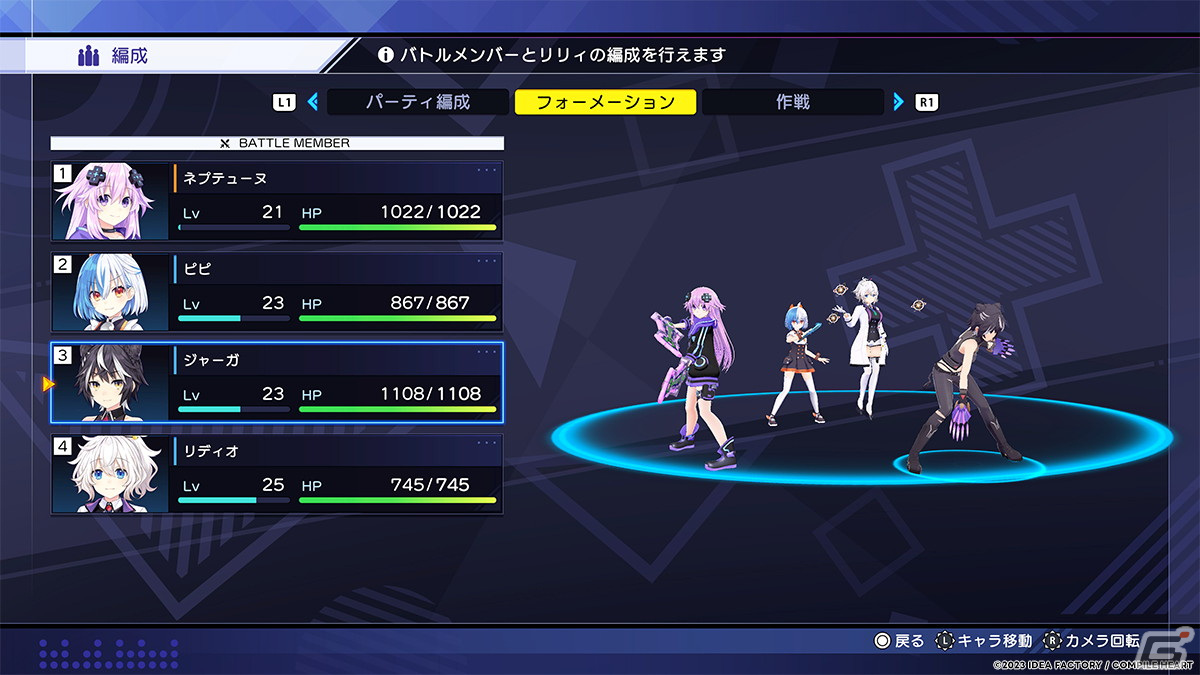Pick battle member ジャーガ
This screenshot has width=1200, height=675.
(x=277, y=383)
